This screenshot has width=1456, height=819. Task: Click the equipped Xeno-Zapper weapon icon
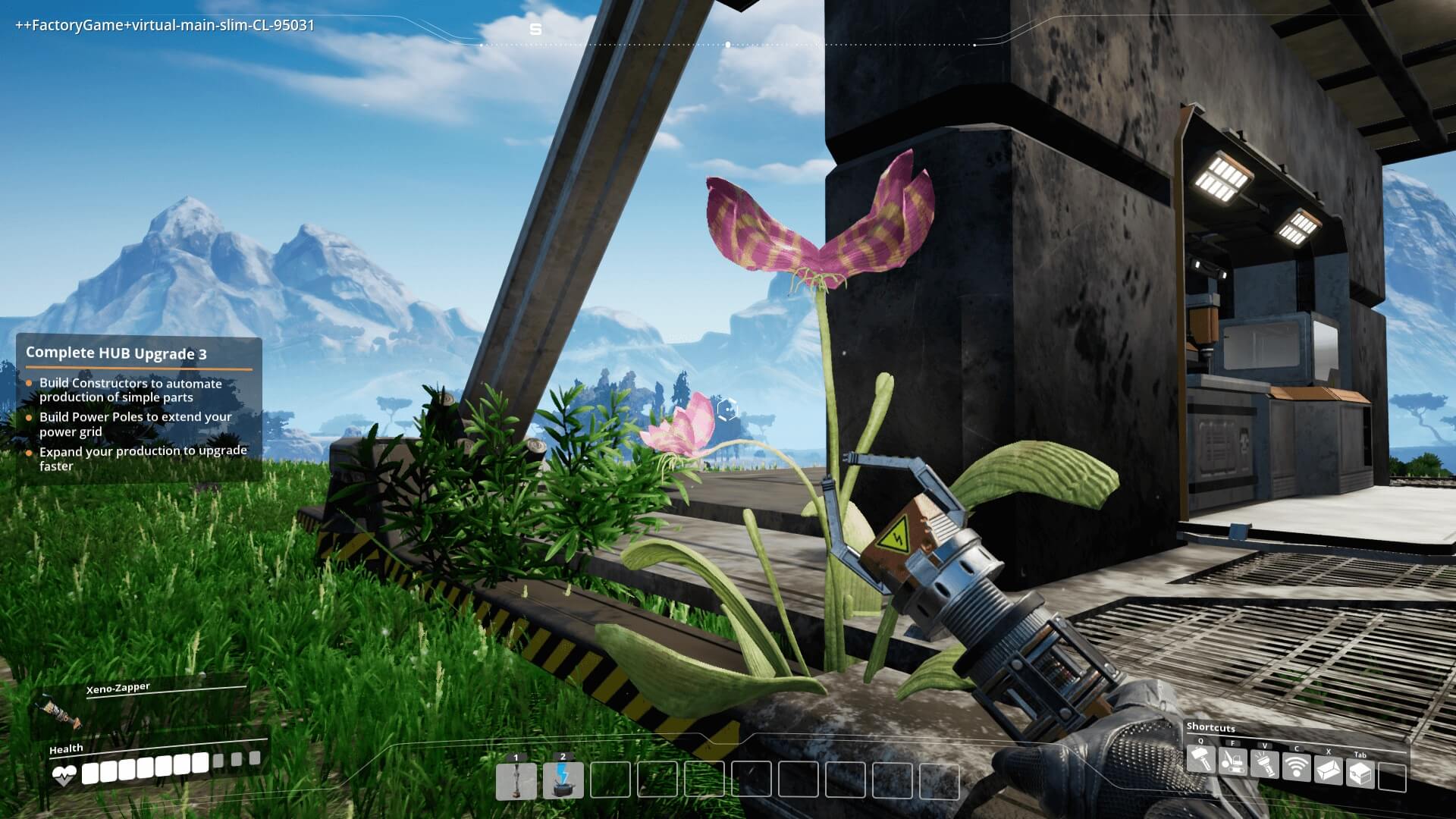tap(61, 714)
